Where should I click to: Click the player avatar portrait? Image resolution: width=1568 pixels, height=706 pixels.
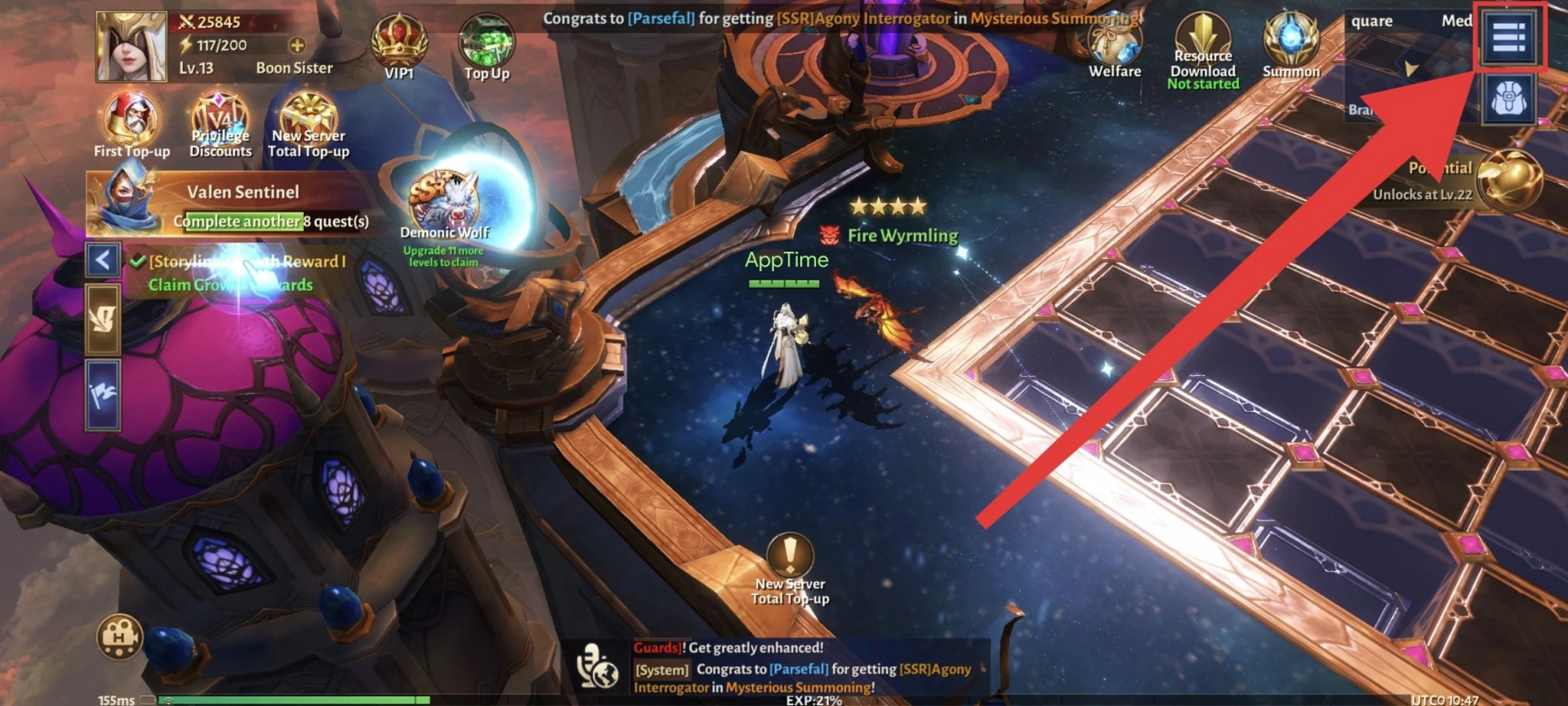130,47
